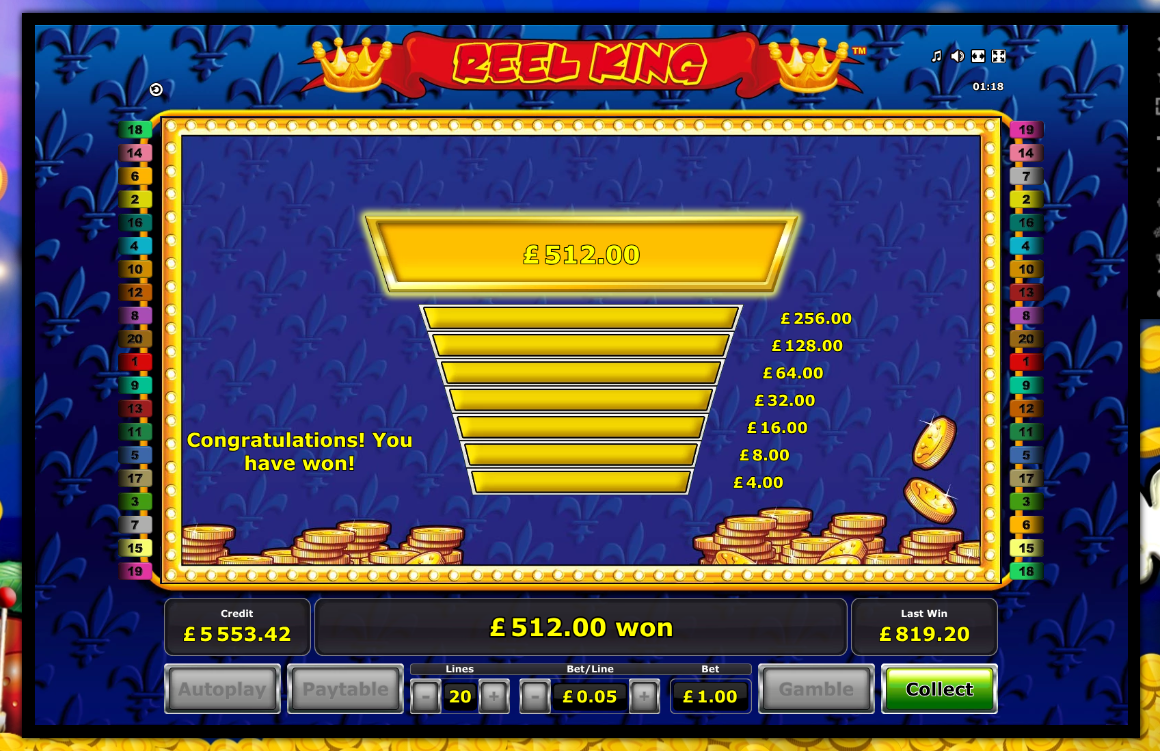
Task: Start Autoplay mode
Action: click(222, 689)
